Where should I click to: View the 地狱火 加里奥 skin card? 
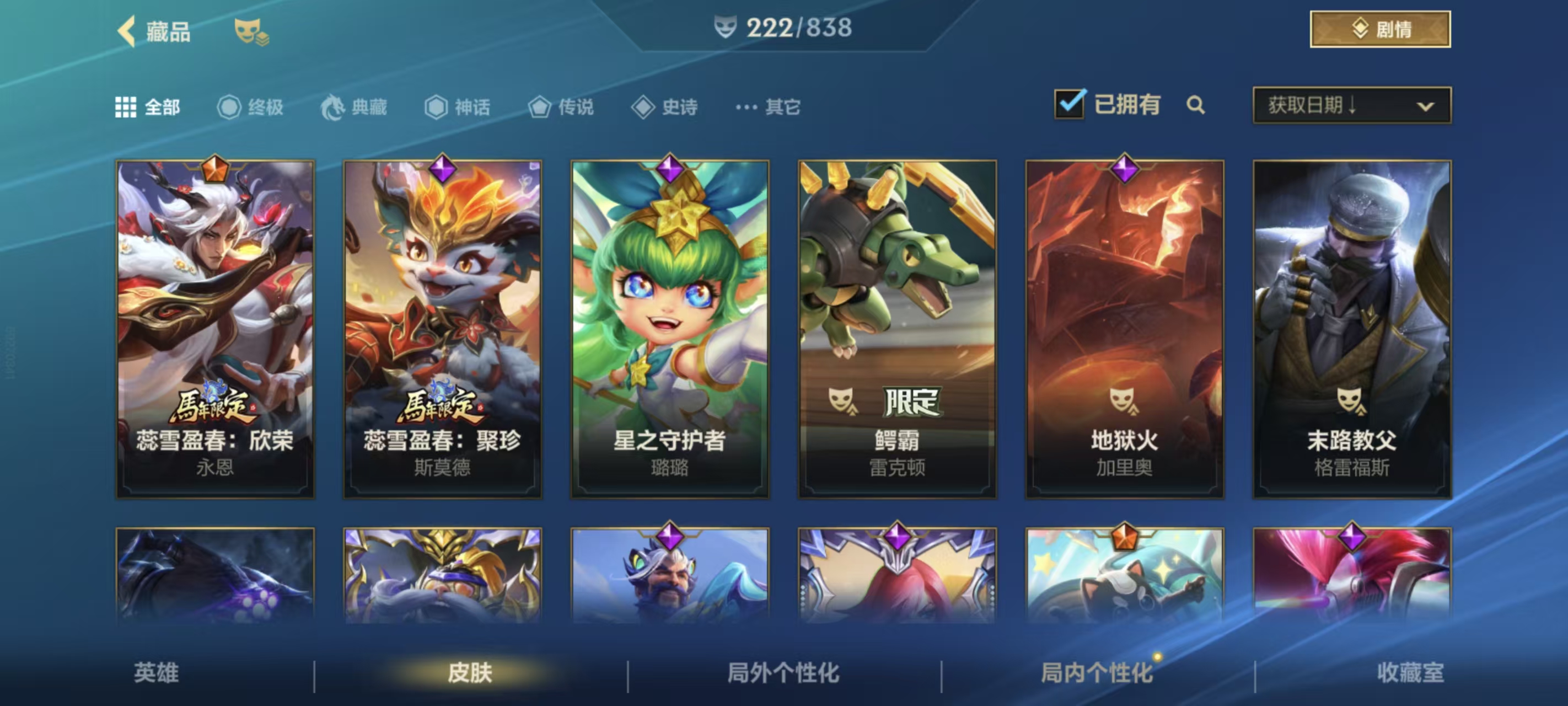1124,329
